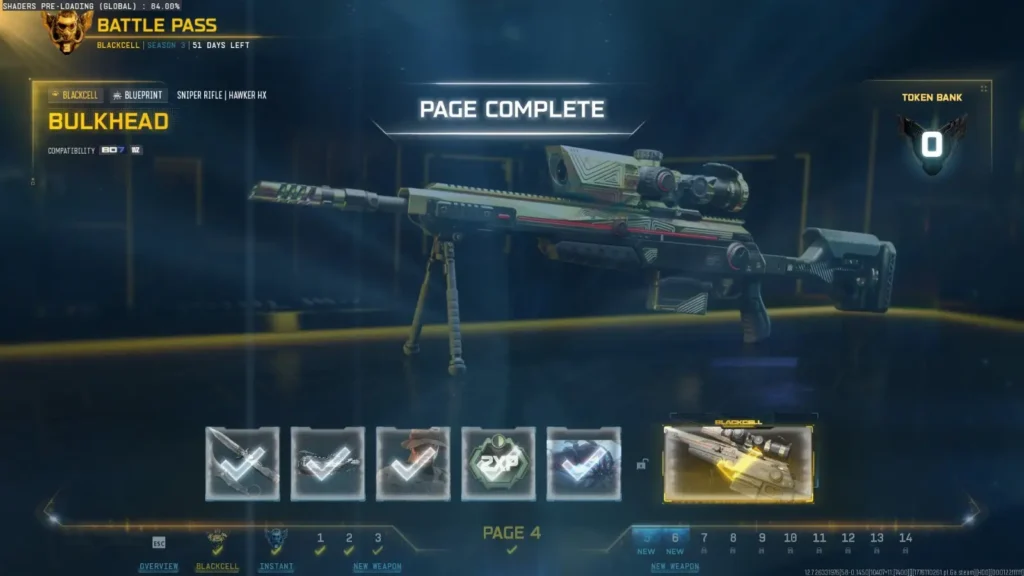Select the operator with hat reward tile
The height and width of the screenshot is (576, 1024).
pos(413,463)
